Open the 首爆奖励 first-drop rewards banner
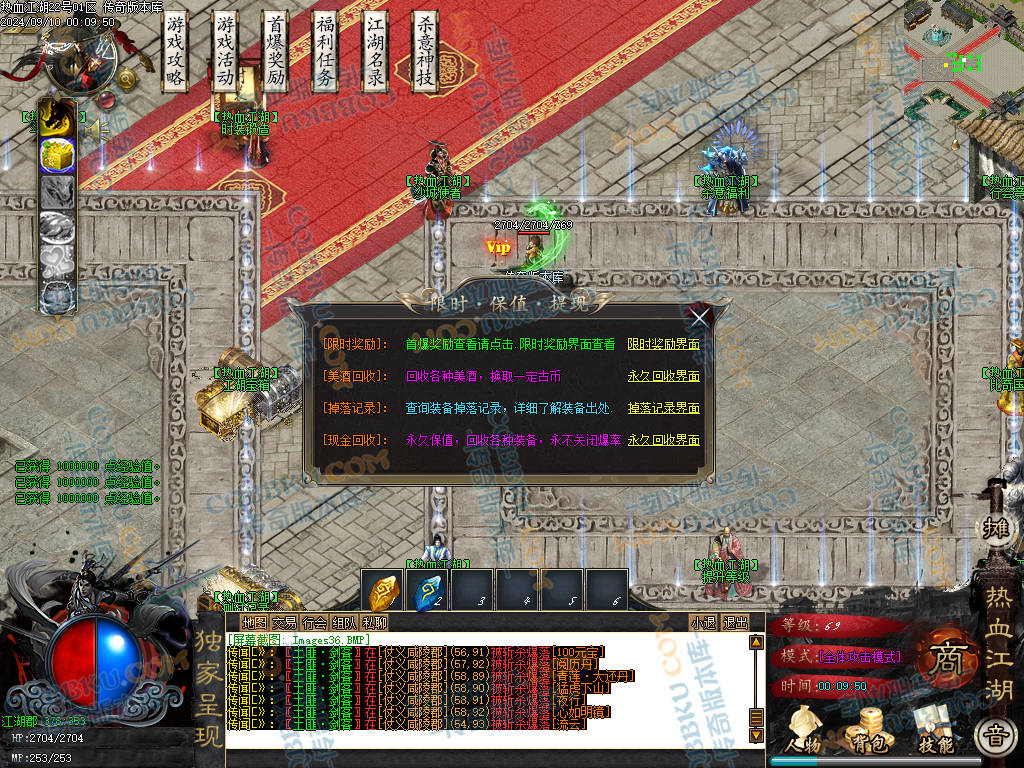 point(275,52)
